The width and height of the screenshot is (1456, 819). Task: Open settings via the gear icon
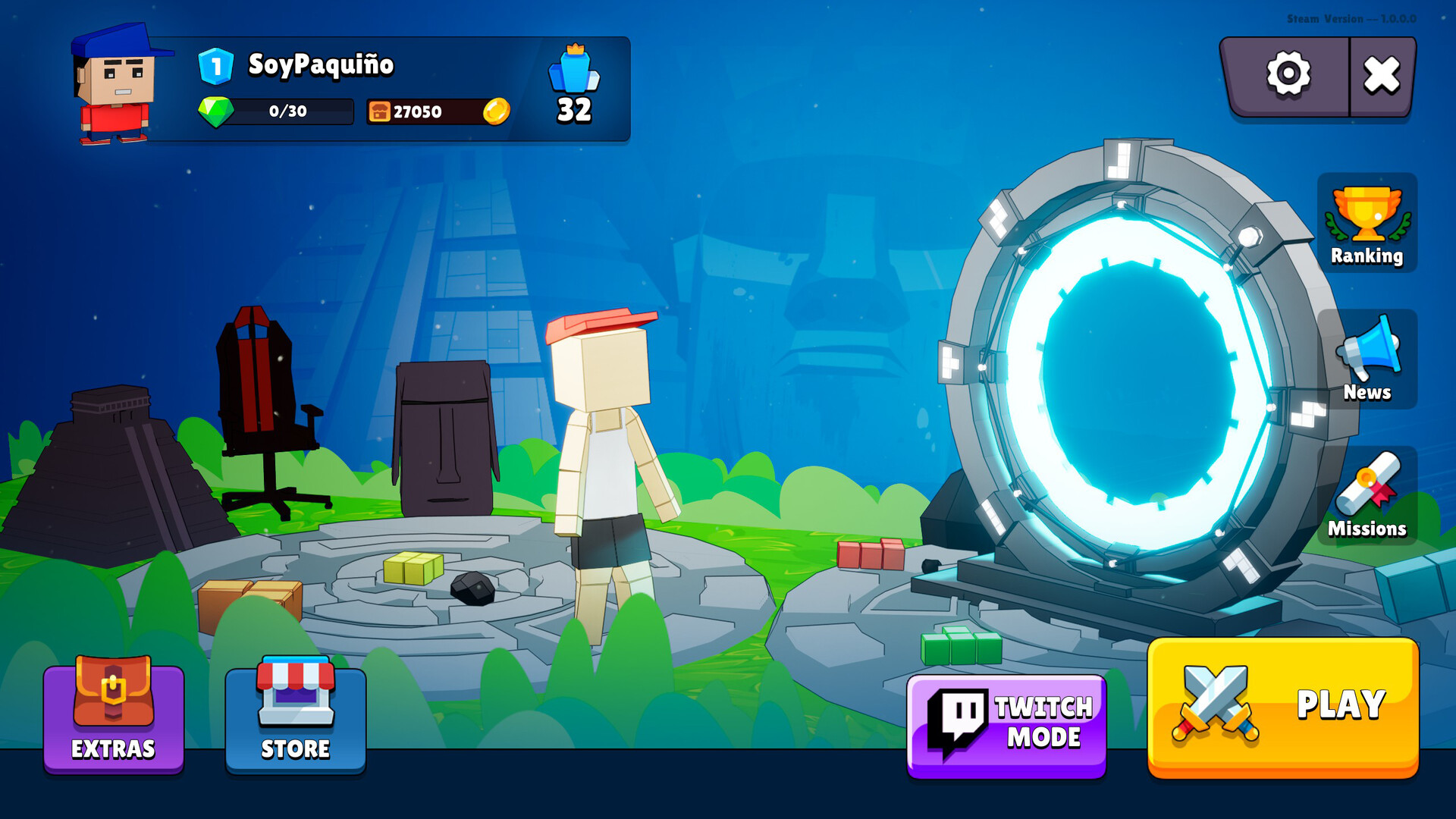(x=1287, y=74)
